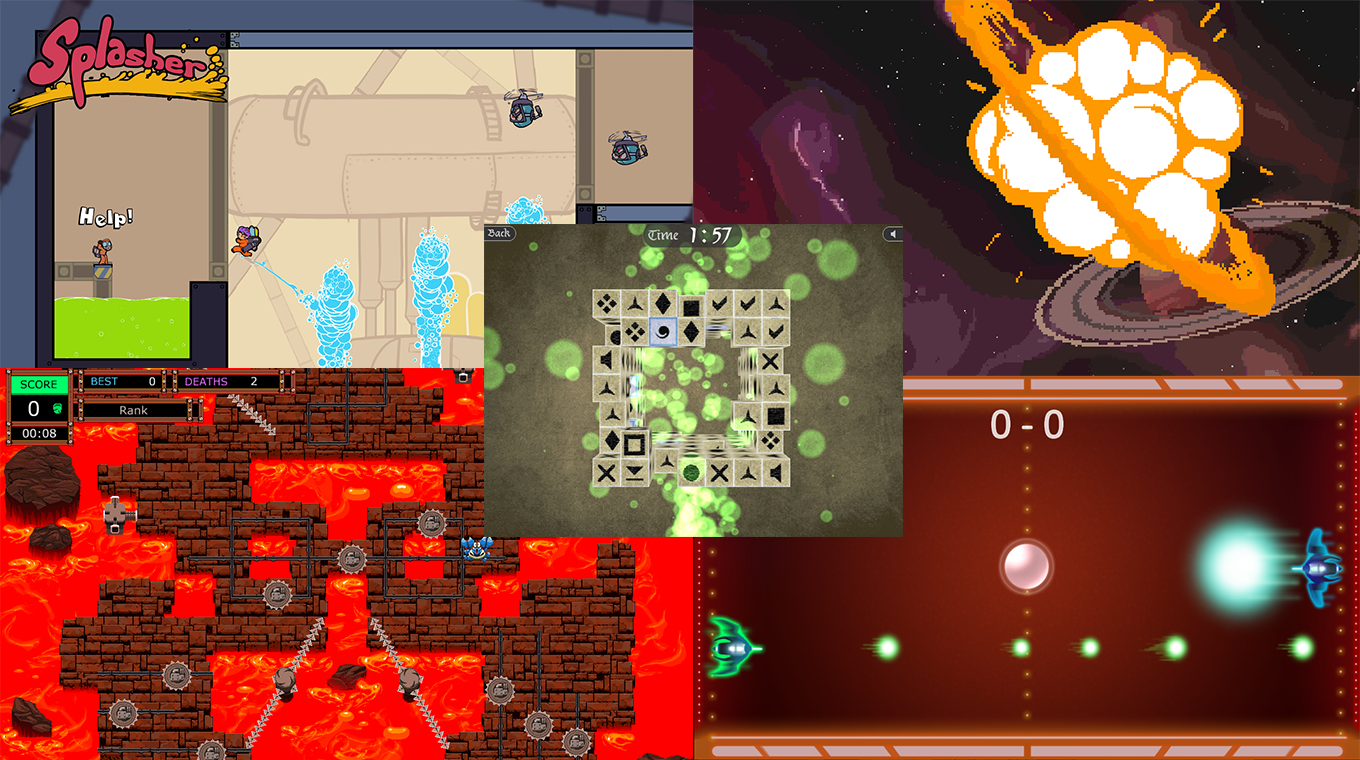Click the green swirl tile at the bottom
The height and width of the screenshot is (760, 1360).
691,472
